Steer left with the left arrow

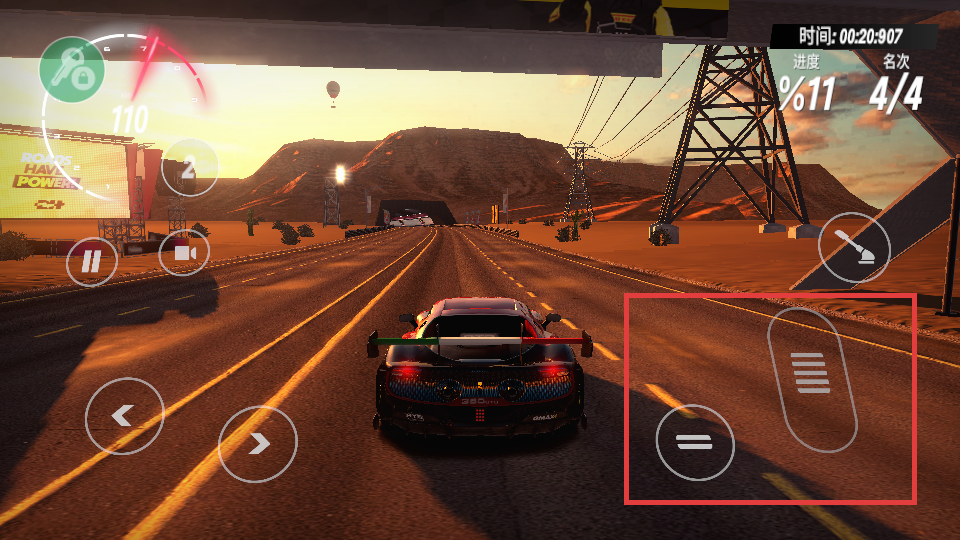click(x=124, y=416)
